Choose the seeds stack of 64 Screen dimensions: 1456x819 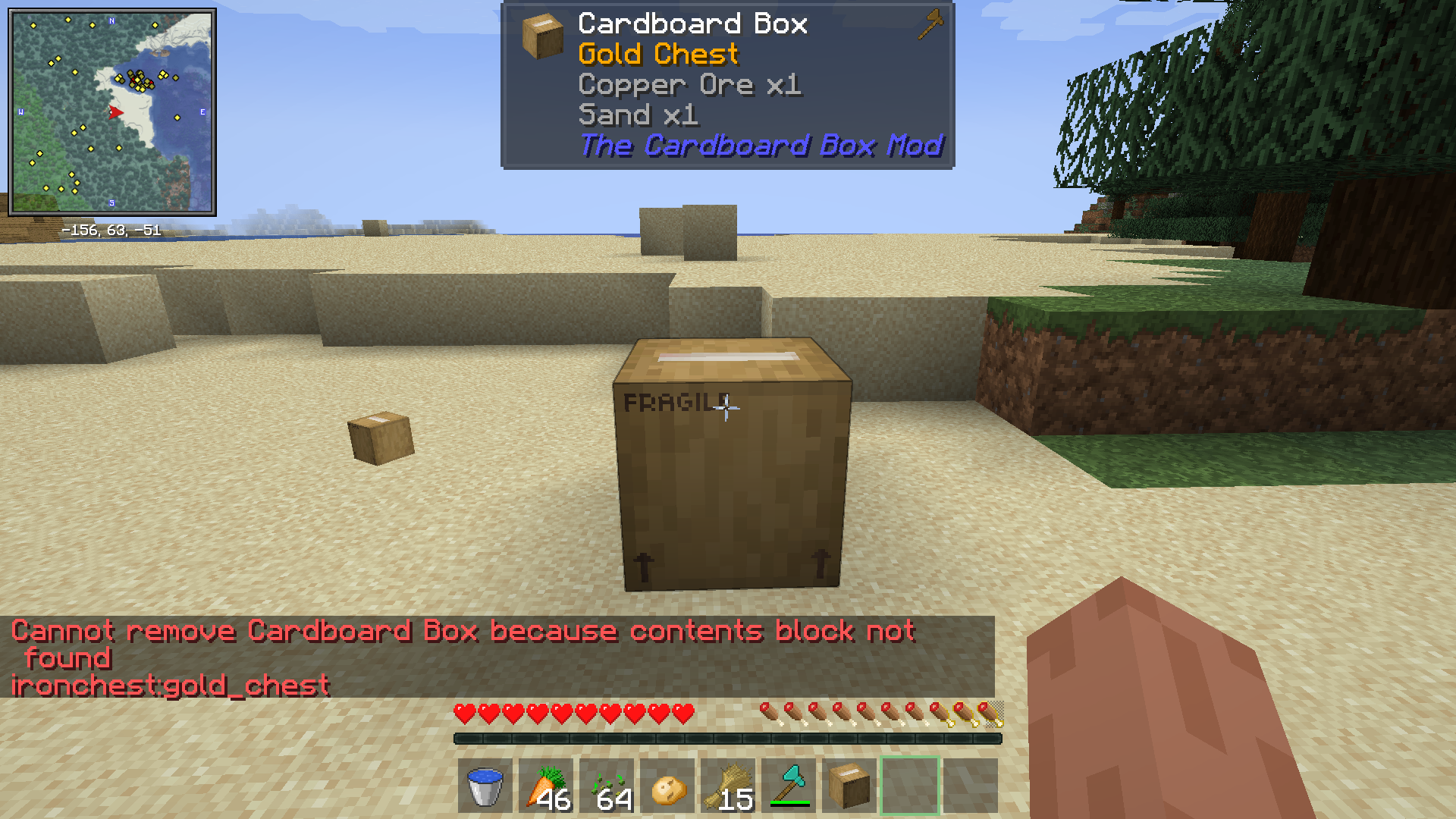coord(607,786)
